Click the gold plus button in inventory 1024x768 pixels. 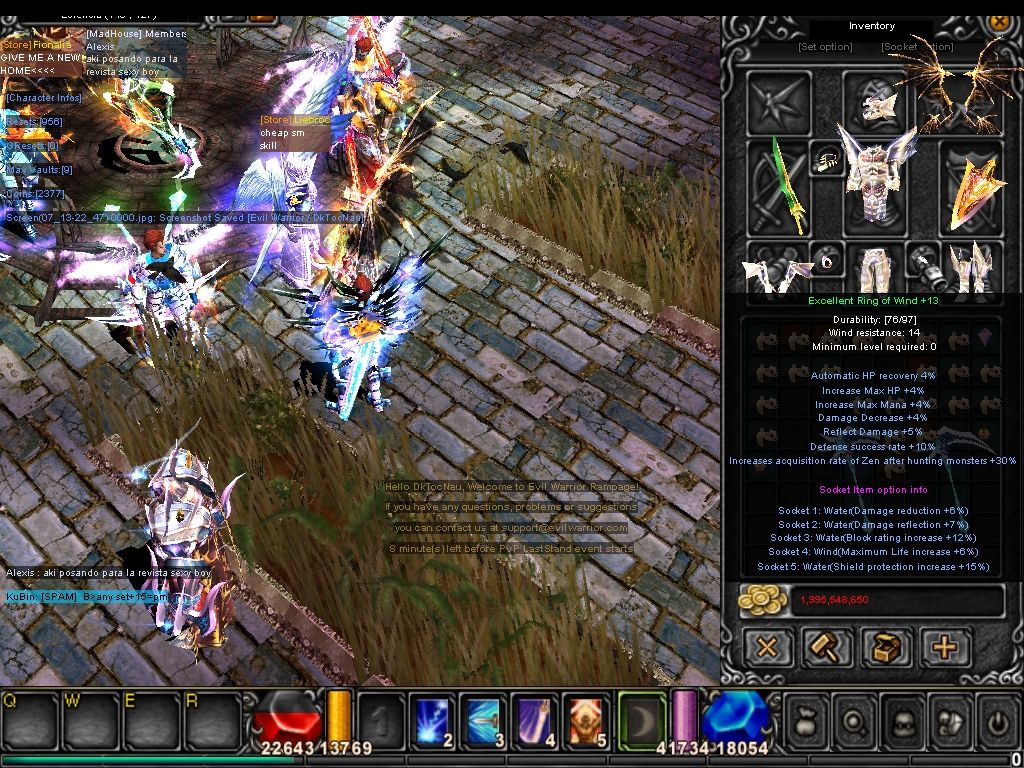click(944, 648)
